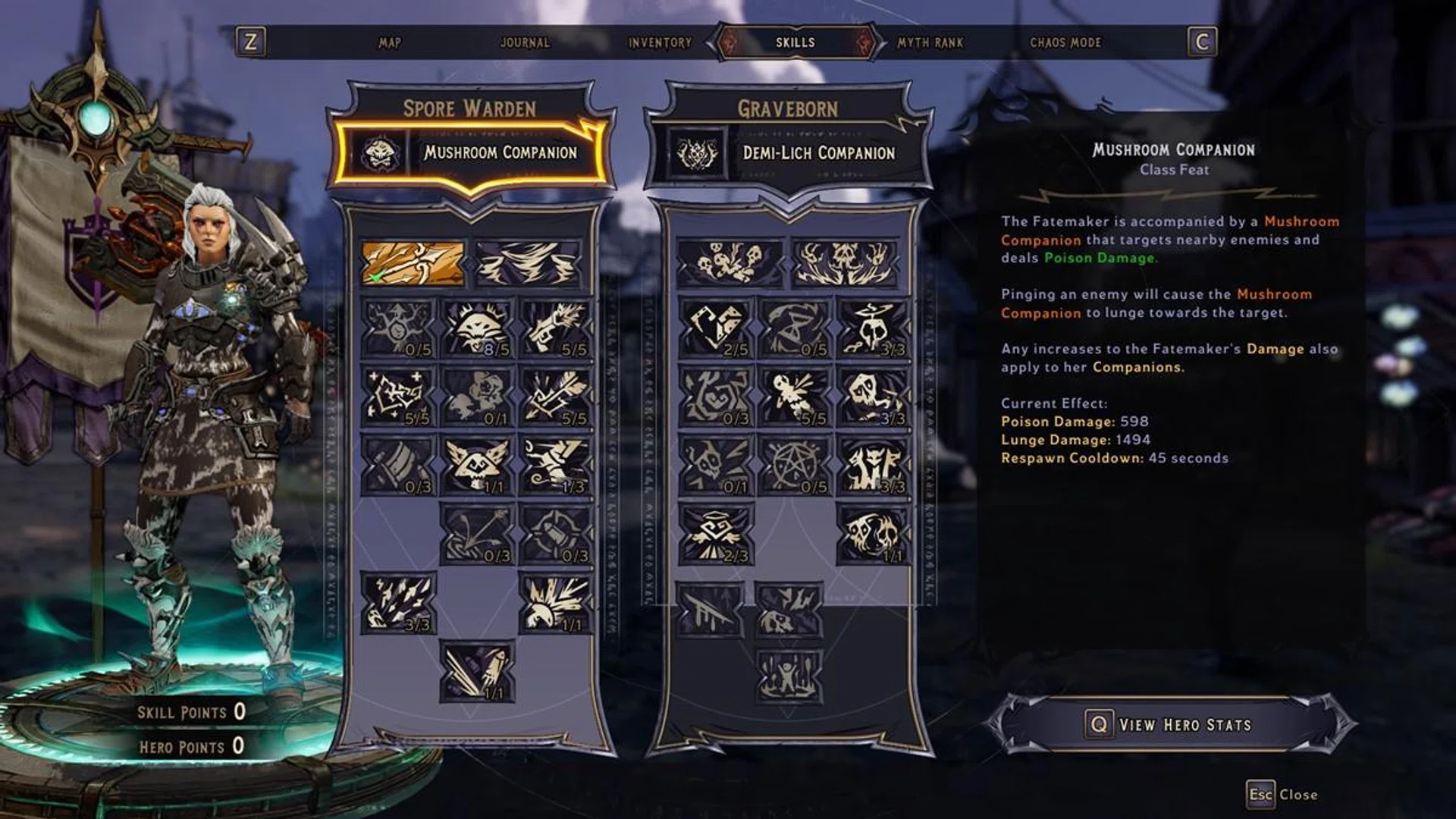The width and height of the screenshot is (1456, 819).
Task: Select the hourglass skill showing 0/5
Action: tap(795, 328)
